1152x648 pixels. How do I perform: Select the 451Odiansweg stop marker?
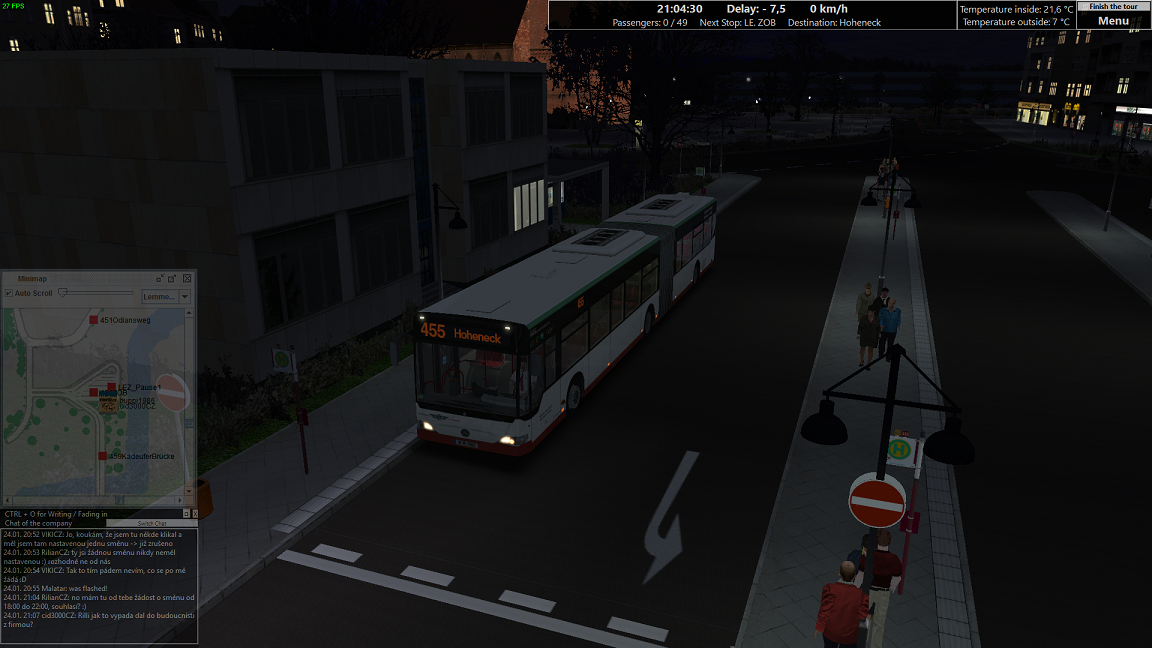[93, 320]
